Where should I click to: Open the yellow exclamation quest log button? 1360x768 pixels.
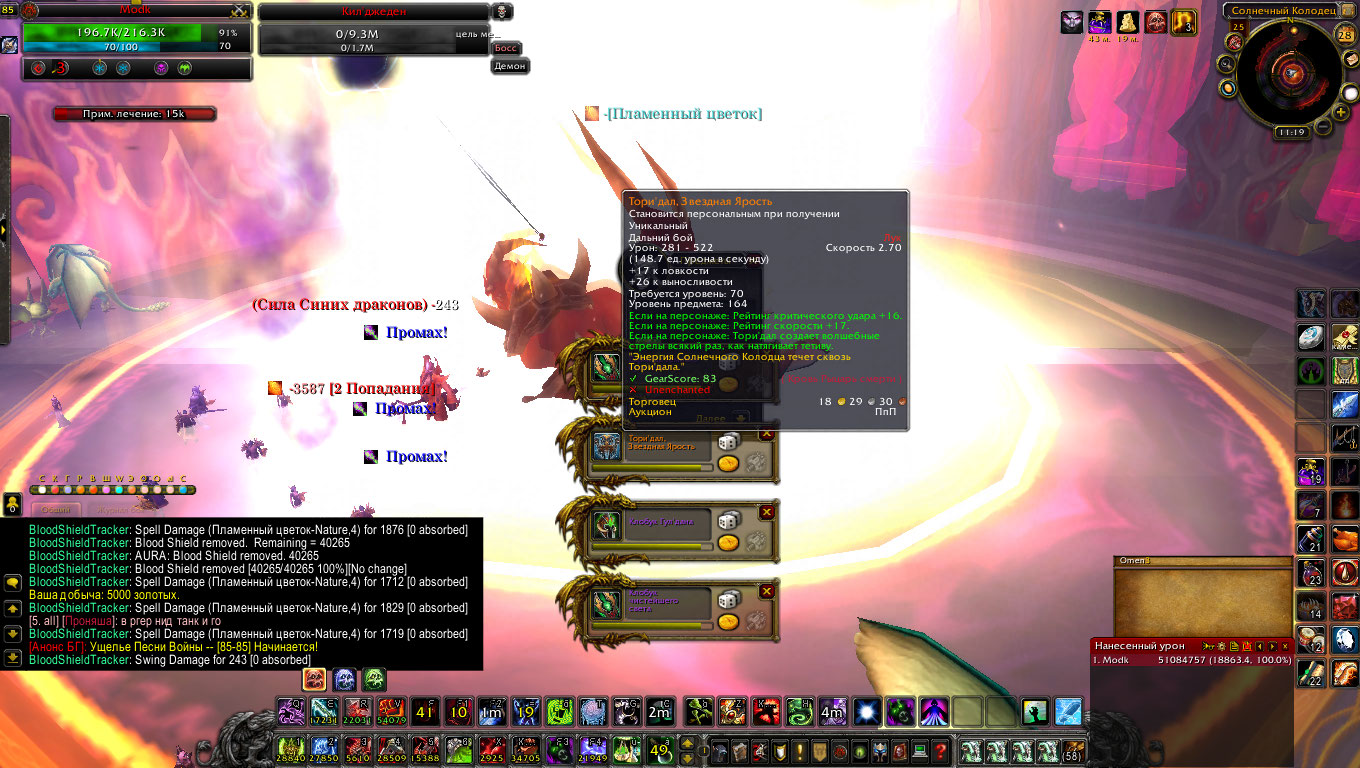click(797, 751)
